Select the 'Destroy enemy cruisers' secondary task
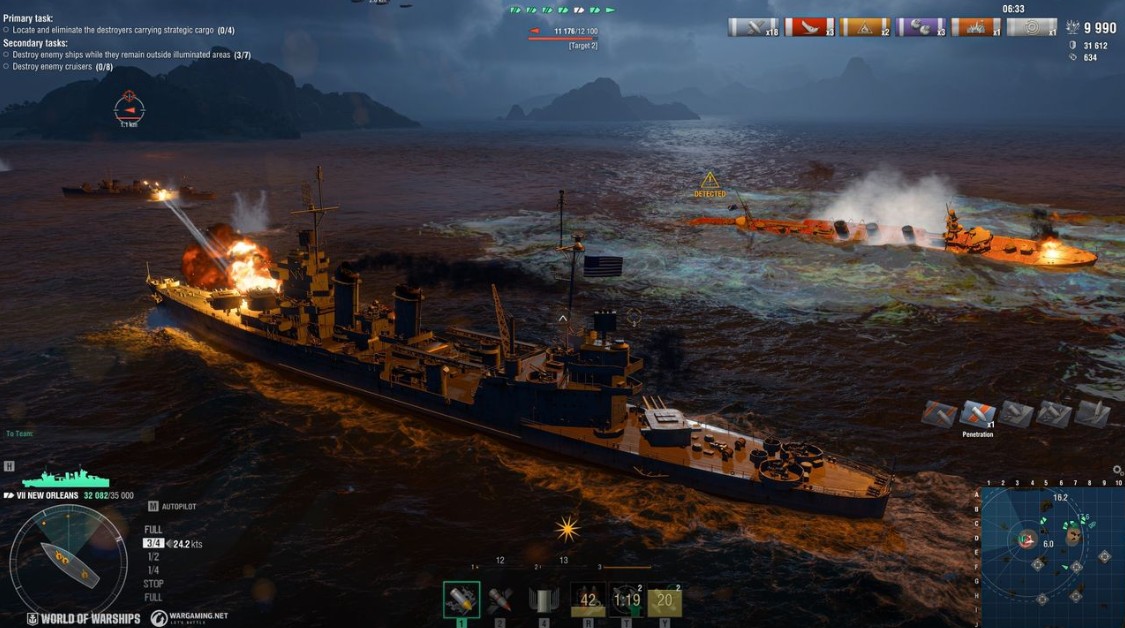The image size is (1125, 628). click(62, 67)
